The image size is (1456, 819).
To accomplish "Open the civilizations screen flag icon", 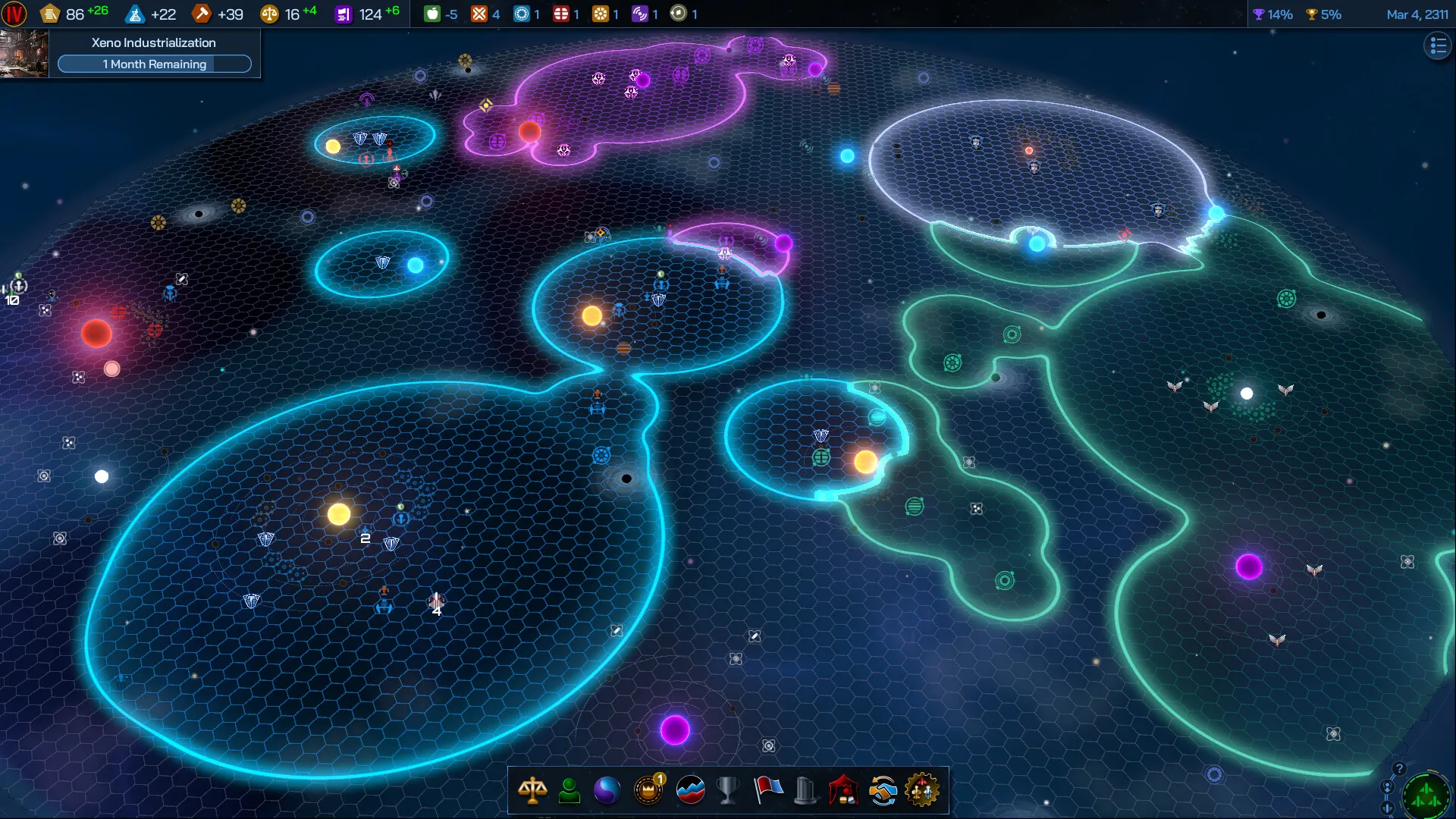I will [767, 791].
